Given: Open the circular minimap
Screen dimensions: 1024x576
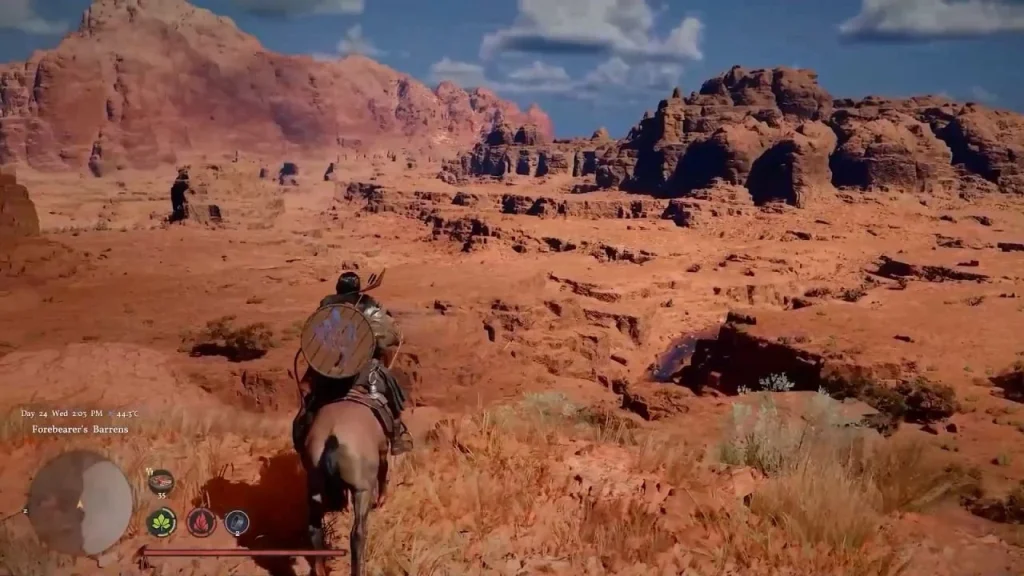Looking at the screenshot, I should [80, 502].
